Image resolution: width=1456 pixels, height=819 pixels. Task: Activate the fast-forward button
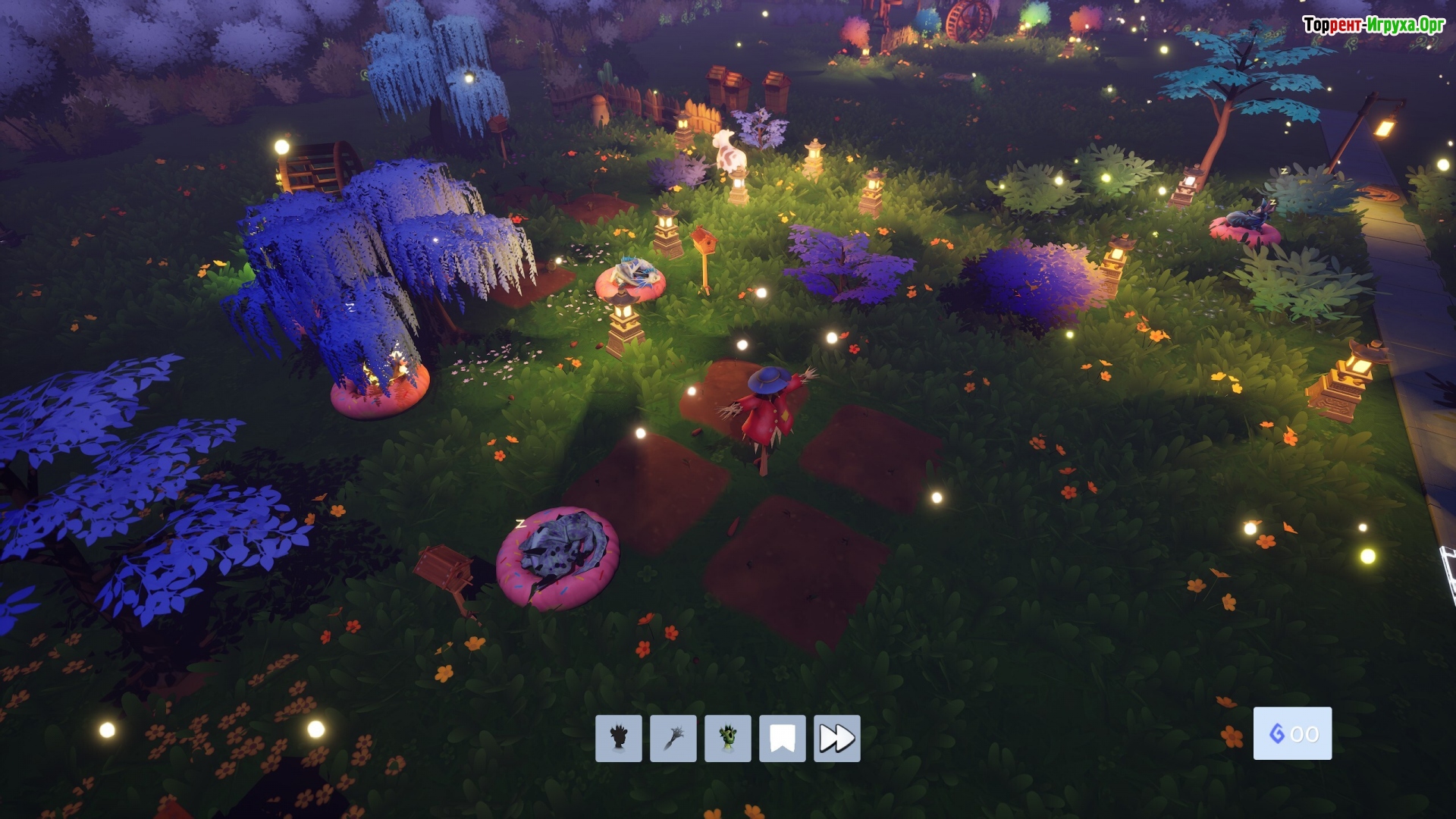(836, 738)
